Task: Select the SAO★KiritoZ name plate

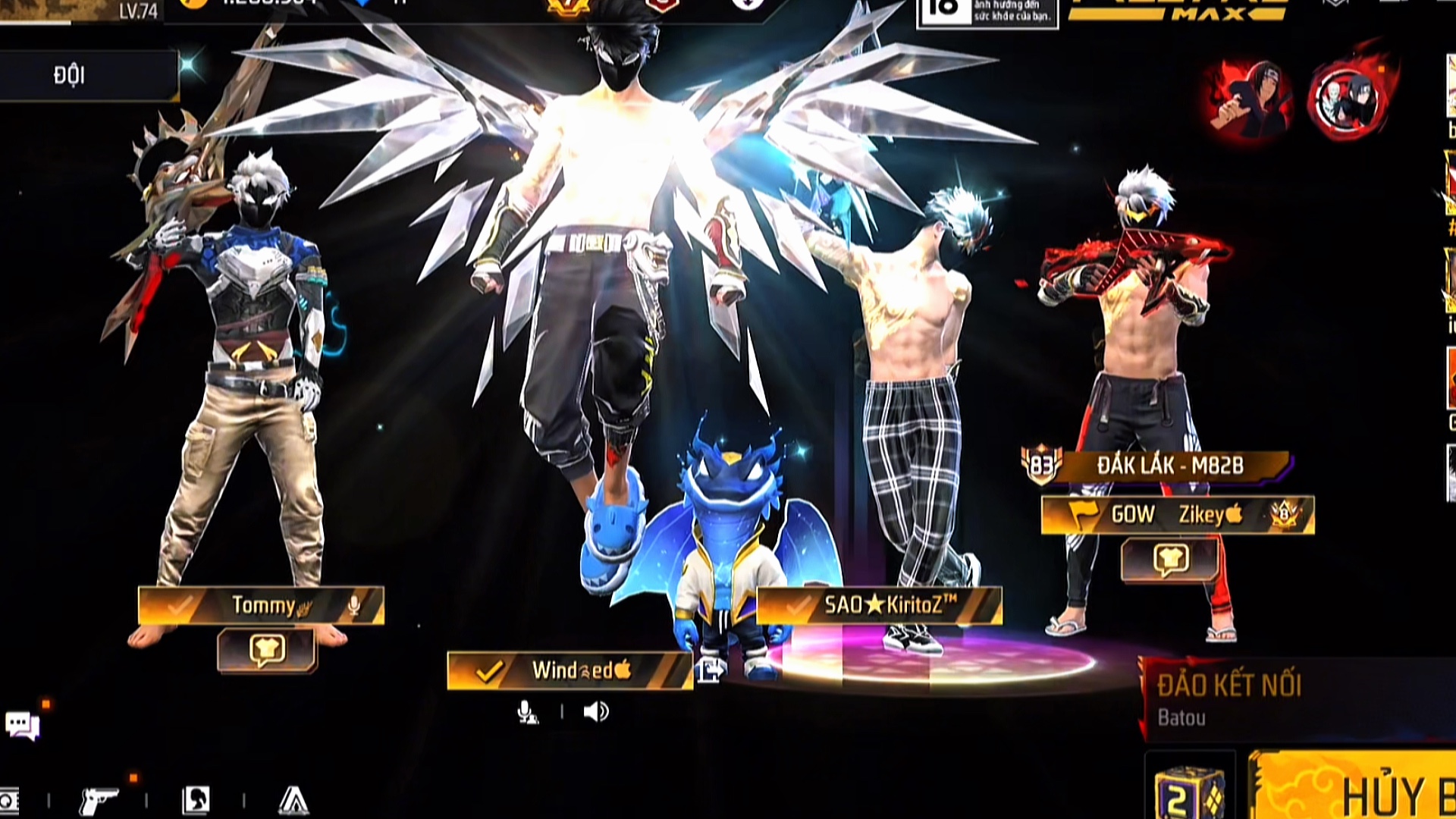Action: [880, 605]
